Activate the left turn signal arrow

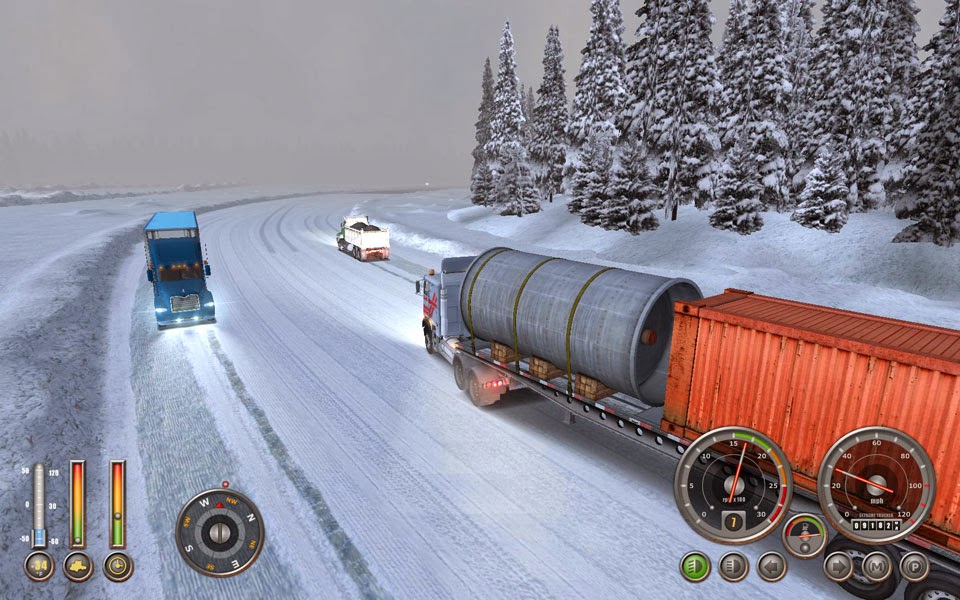[x=771, y=566]
